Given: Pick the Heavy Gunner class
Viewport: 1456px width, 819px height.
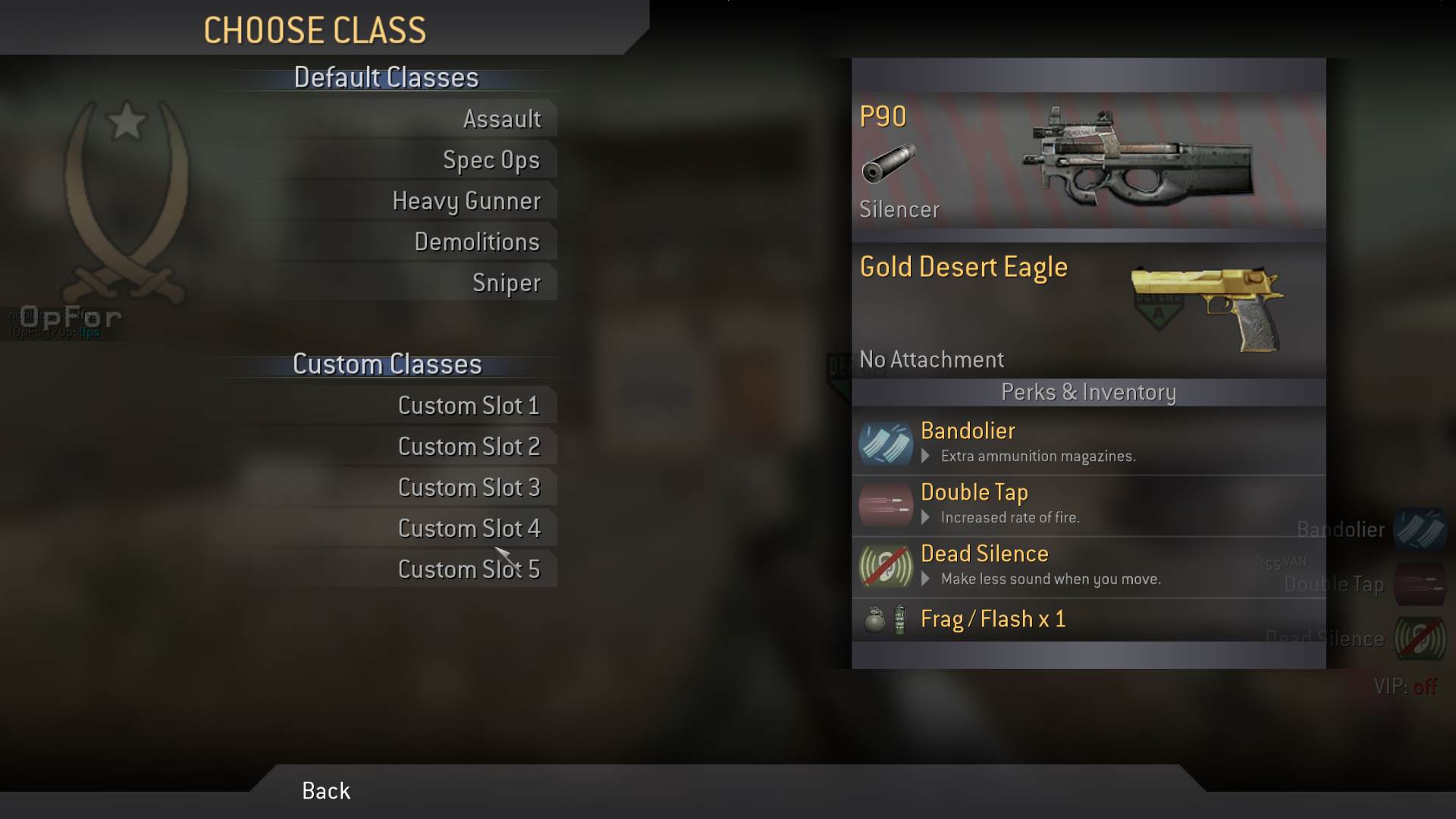Looking at the screenshot, I should point(466,201).
